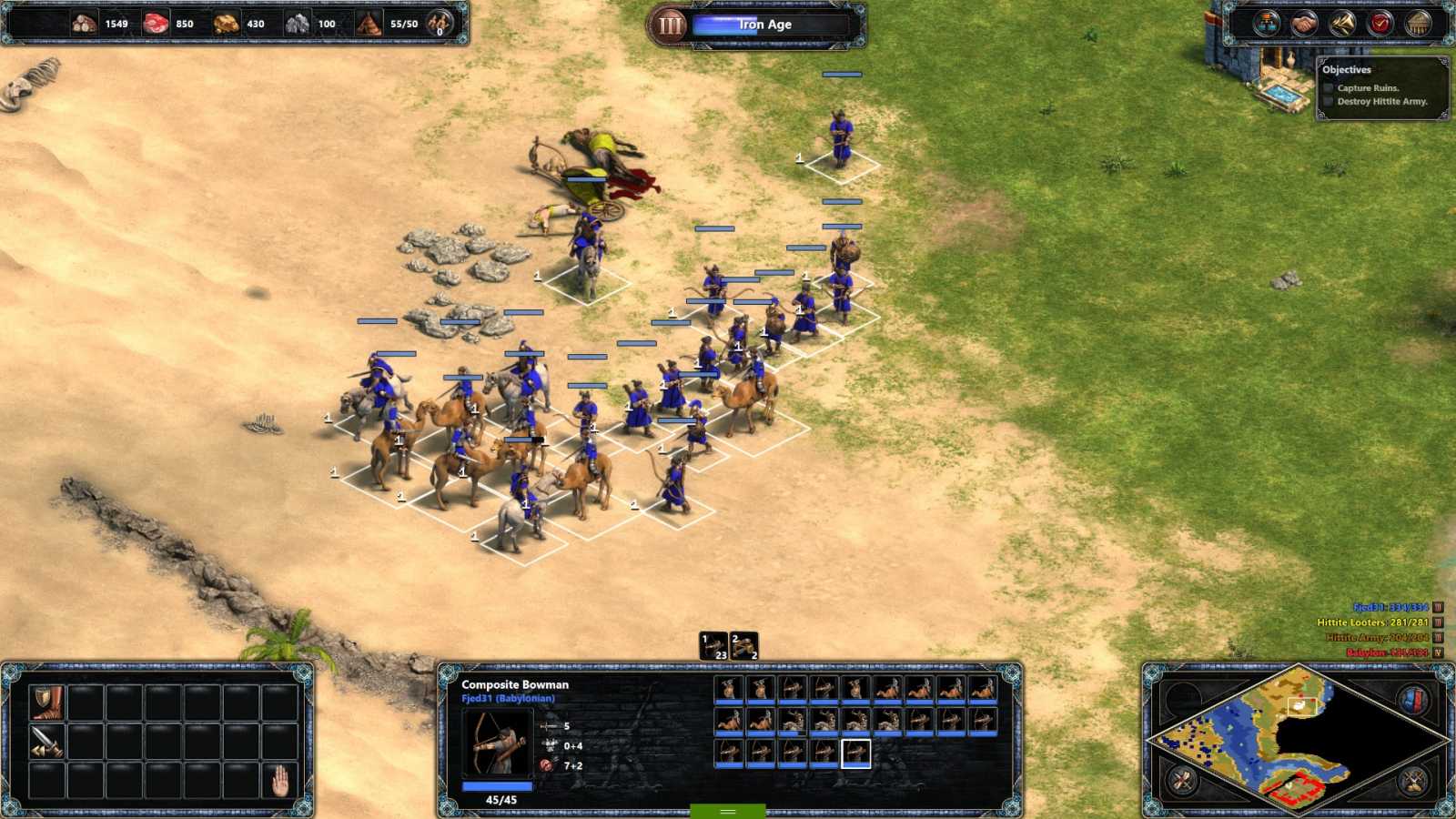The image size is (1456, 819).
Task: Select the shield defensive stance
Action: pos(46,703)
